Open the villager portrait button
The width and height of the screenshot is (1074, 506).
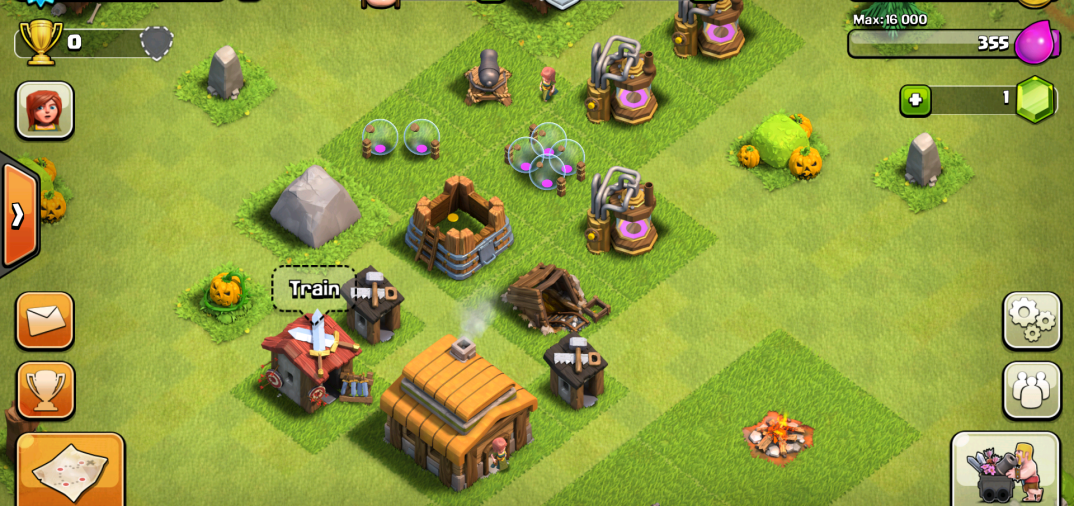[x=45, y=110]
